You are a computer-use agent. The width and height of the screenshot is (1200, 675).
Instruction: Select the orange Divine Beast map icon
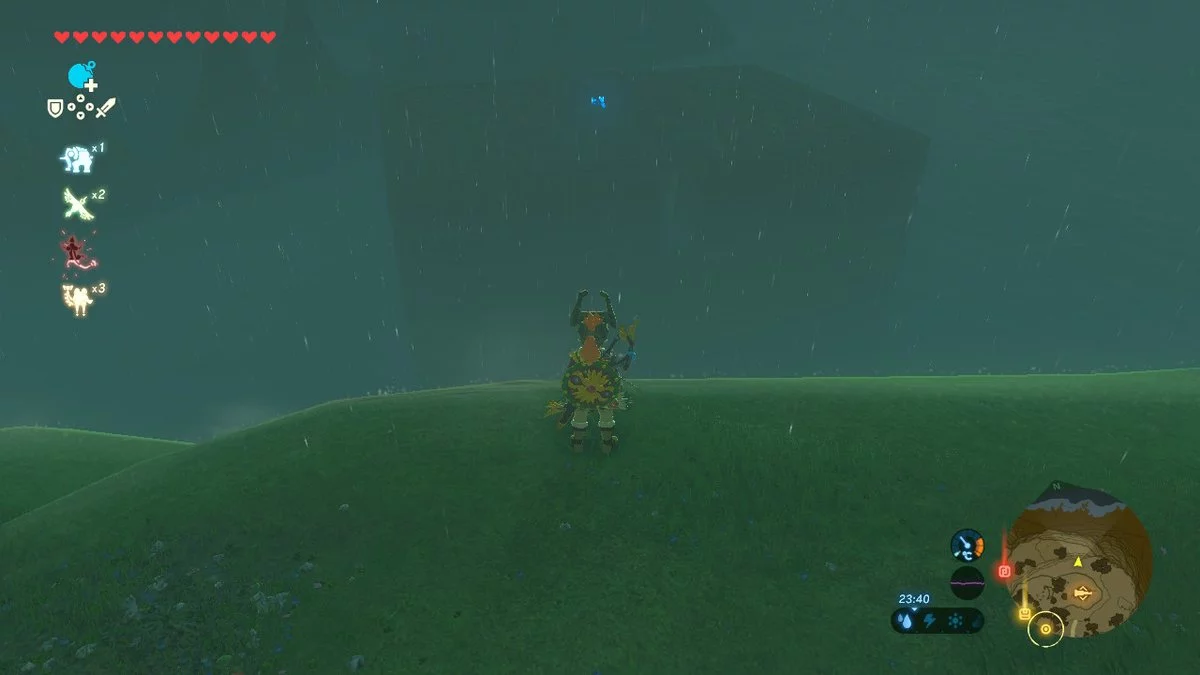click(1082, 593)
